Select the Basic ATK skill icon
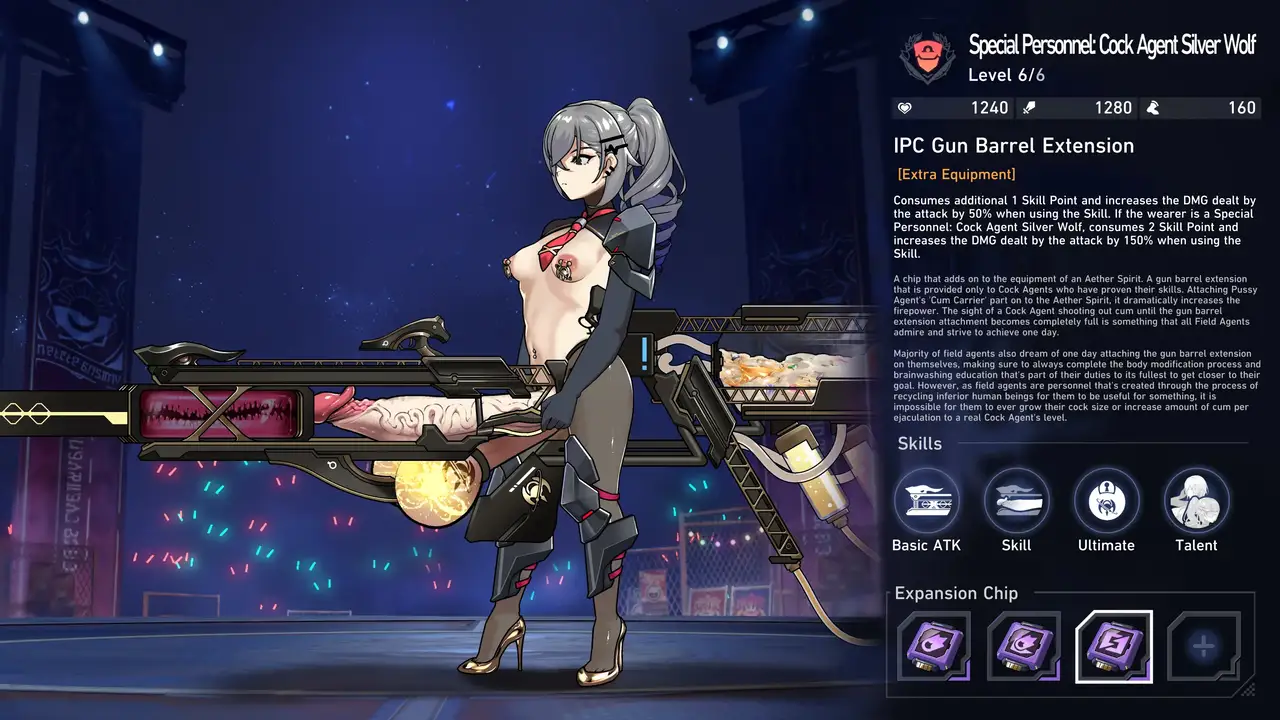The height and width of the screenshot is (720, 1280). [926, 500]
